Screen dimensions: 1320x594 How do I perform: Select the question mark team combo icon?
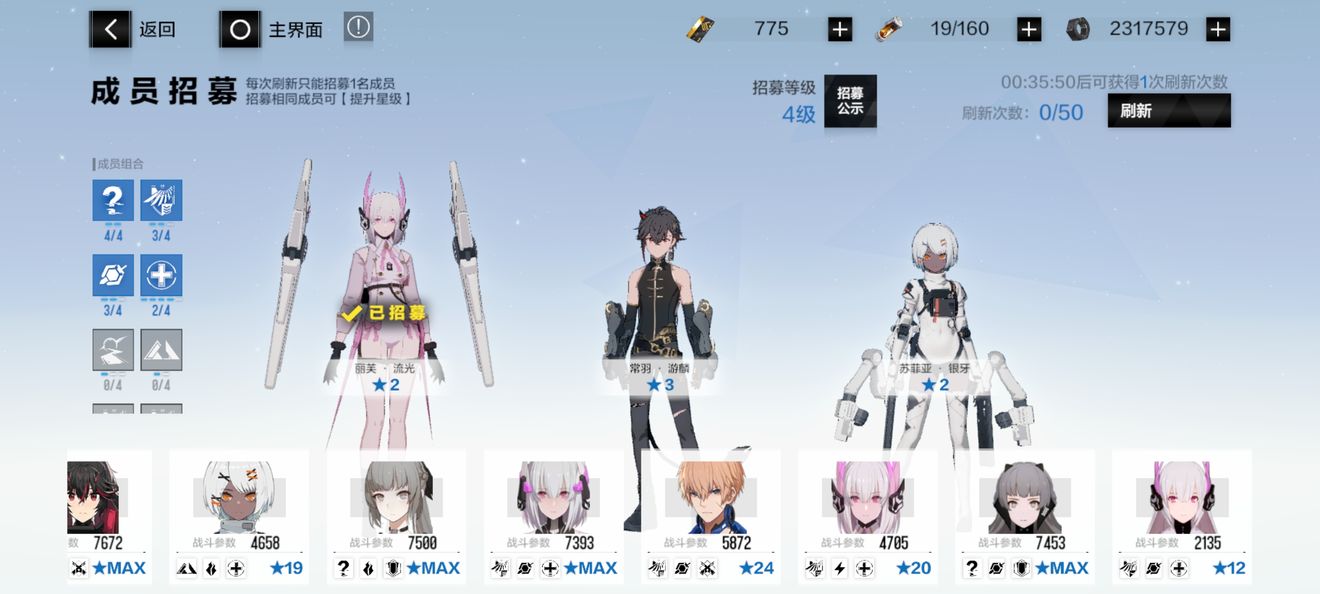pyautogui.click(x=113, y=201)
